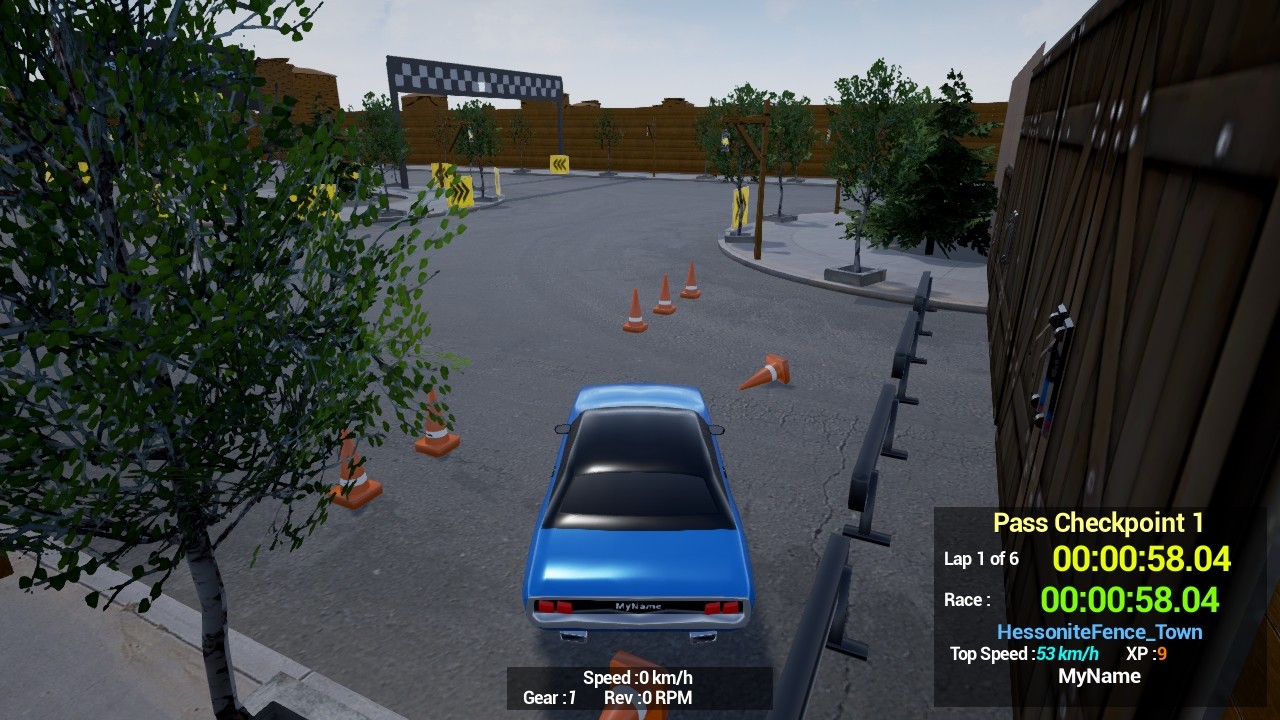This screenshot has height=720, width=1280.
Task: Select the upright cone trio ahead
Action: tap(660, 295)
